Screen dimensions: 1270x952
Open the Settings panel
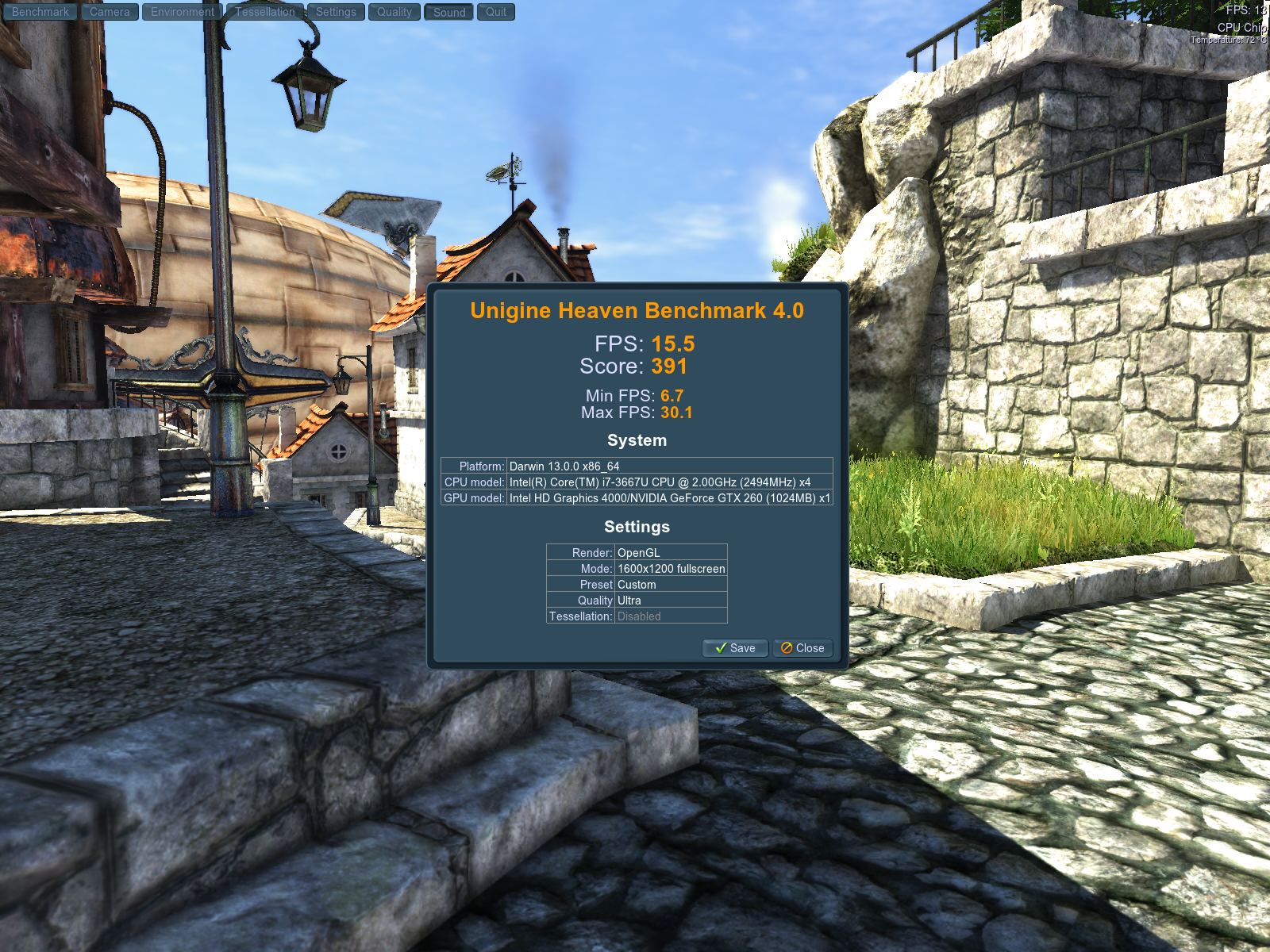click(x=336, y=12)
